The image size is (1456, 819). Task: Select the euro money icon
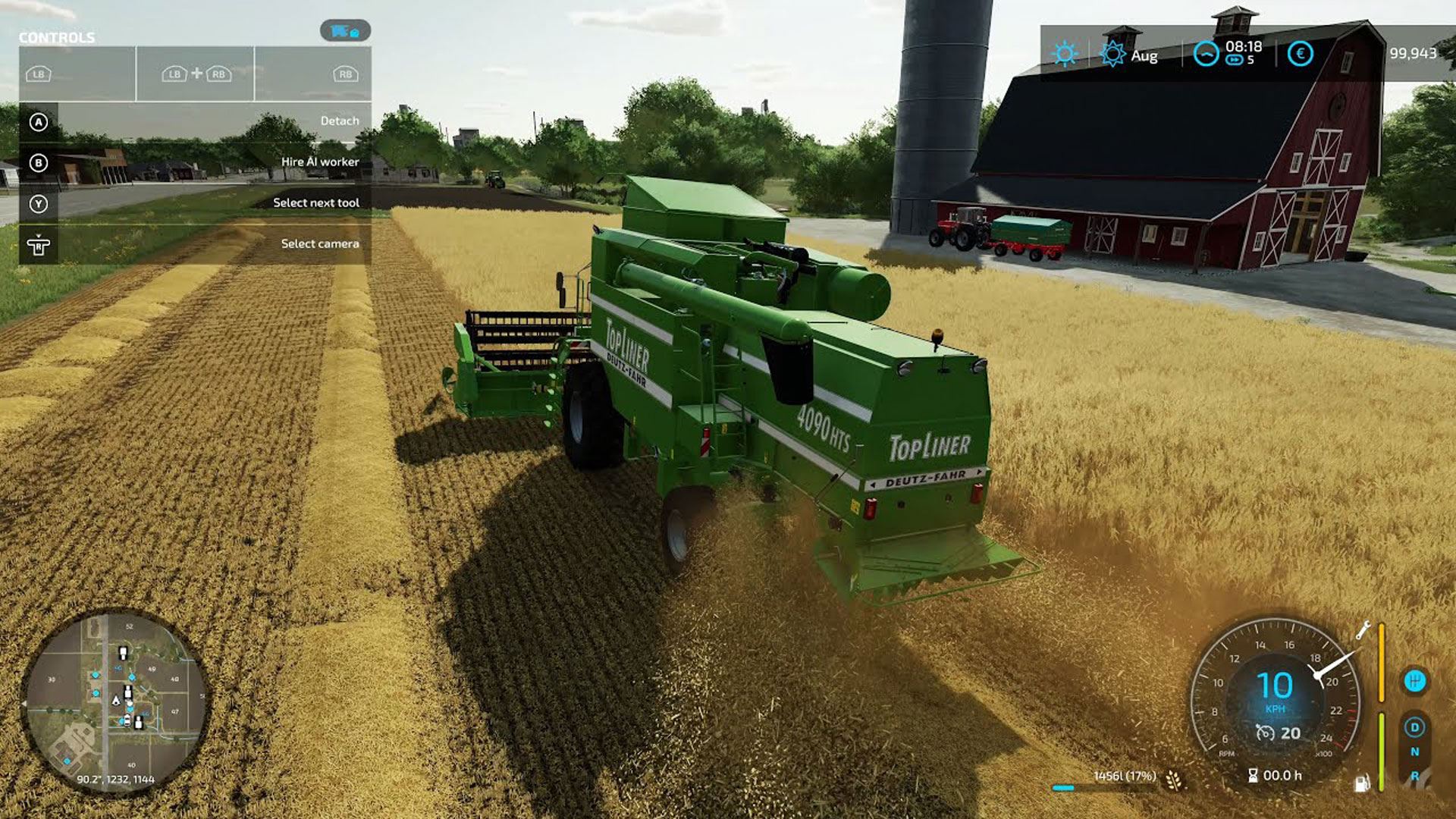1300,54
